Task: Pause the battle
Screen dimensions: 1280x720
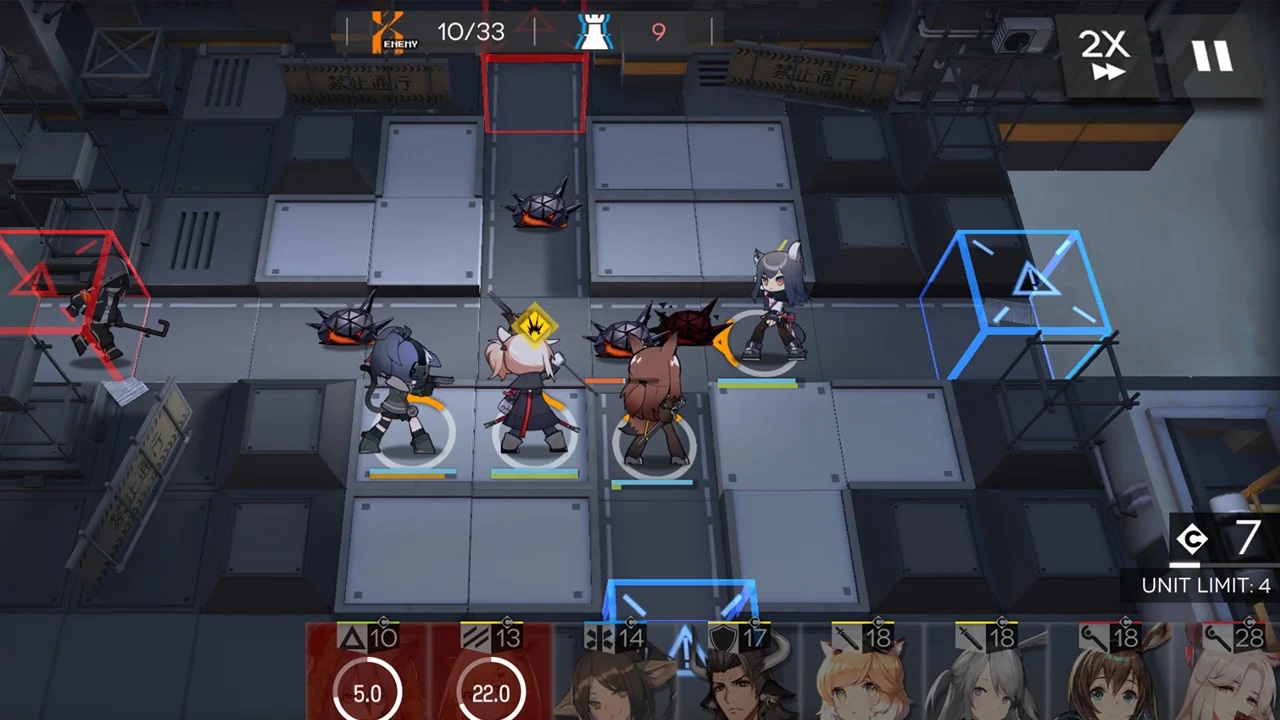Action: tap(1212, 54)
